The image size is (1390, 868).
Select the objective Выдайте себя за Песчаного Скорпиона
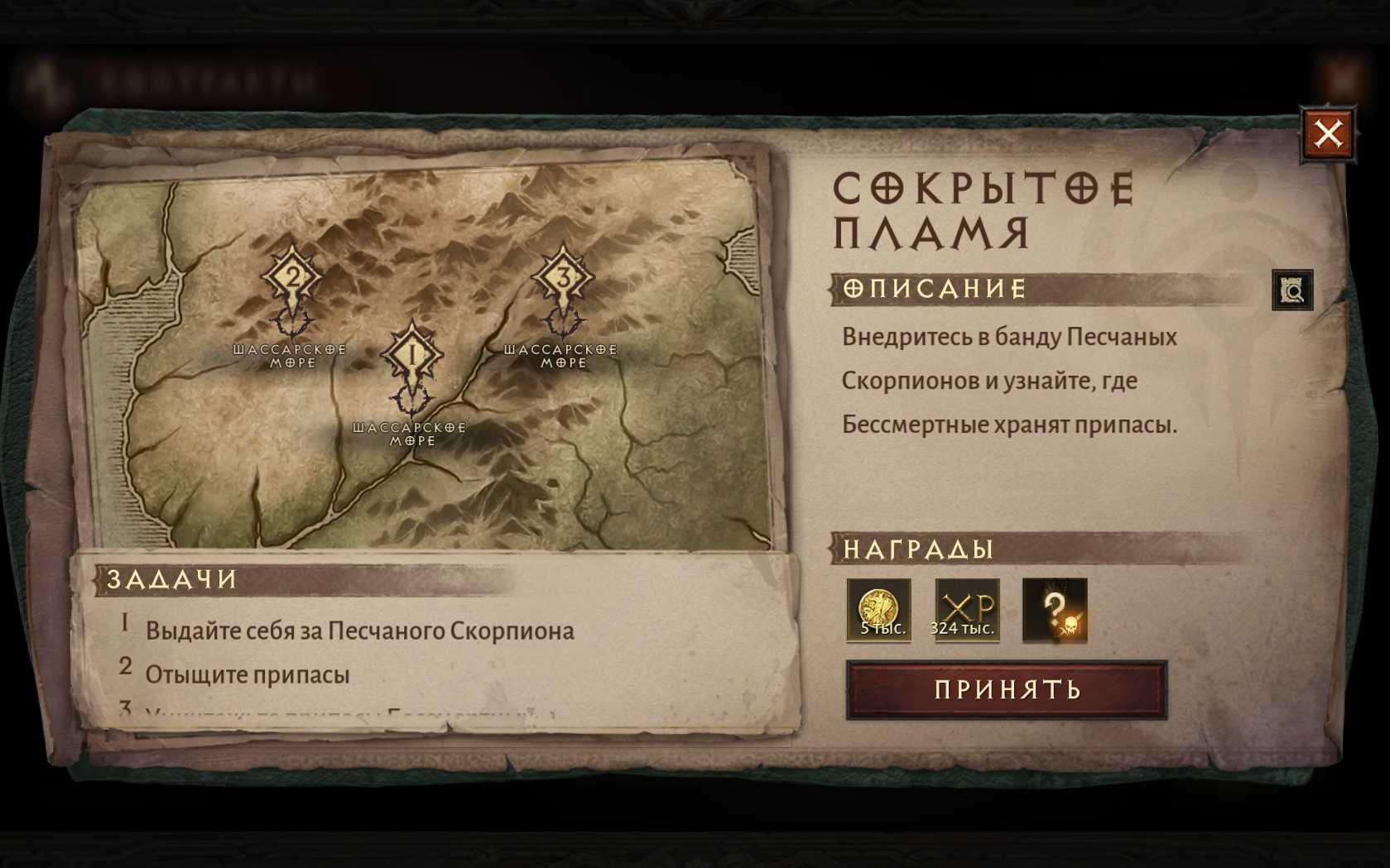click(359, 631)
